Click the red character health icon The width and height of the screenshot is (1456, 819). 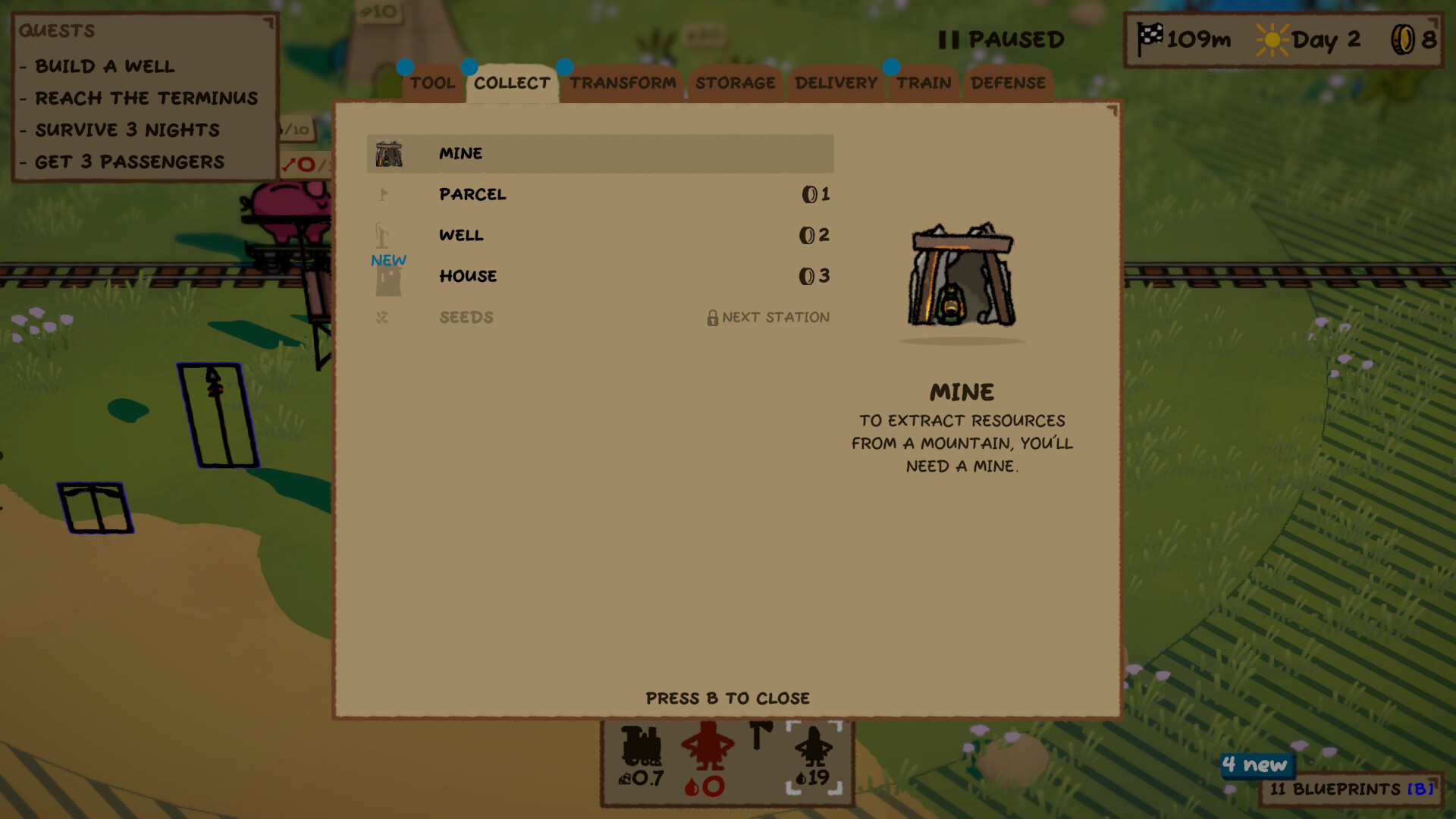click(x=706, y=747)
